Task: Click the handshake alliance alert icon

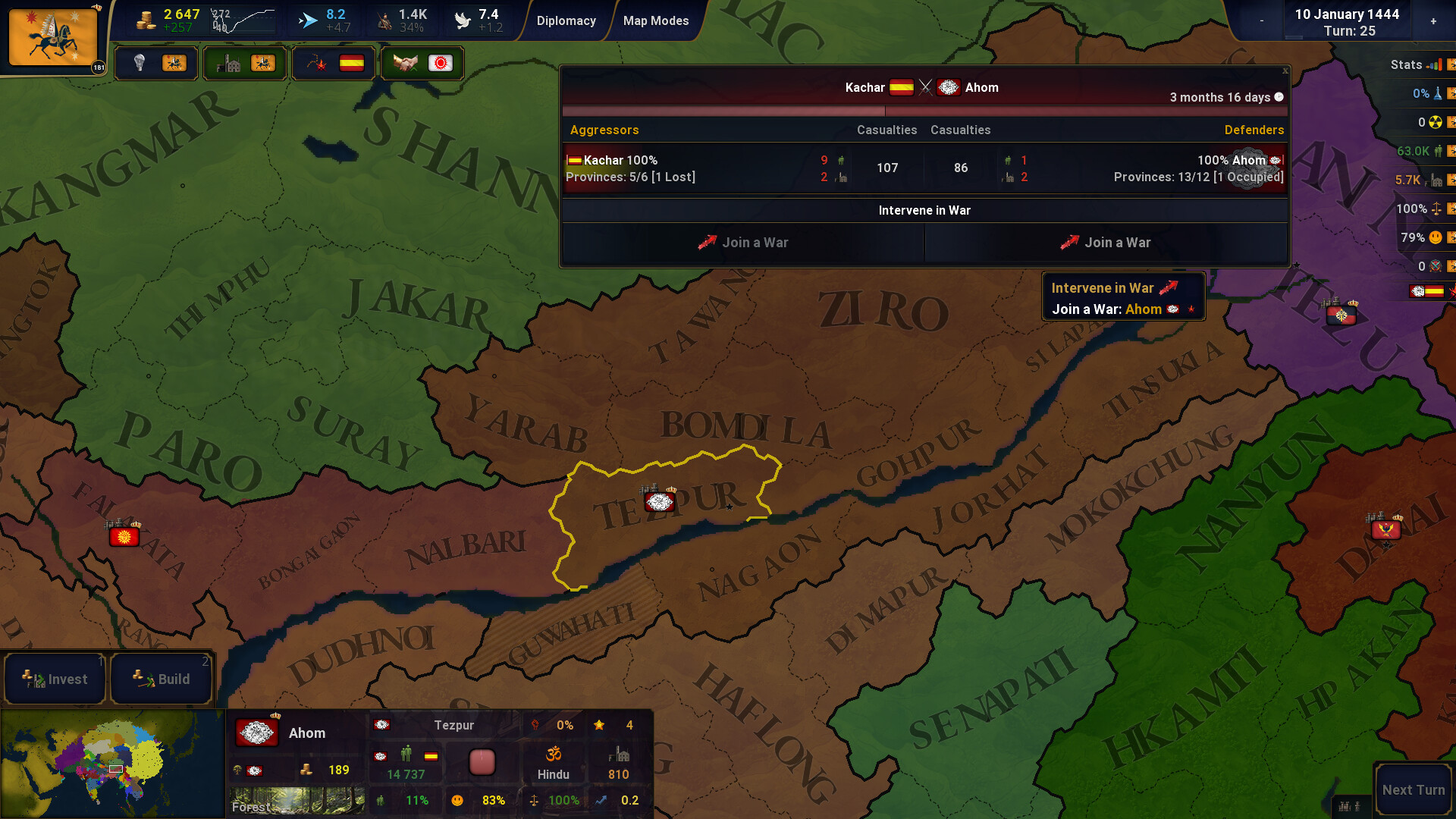Action: click(405, 64)
